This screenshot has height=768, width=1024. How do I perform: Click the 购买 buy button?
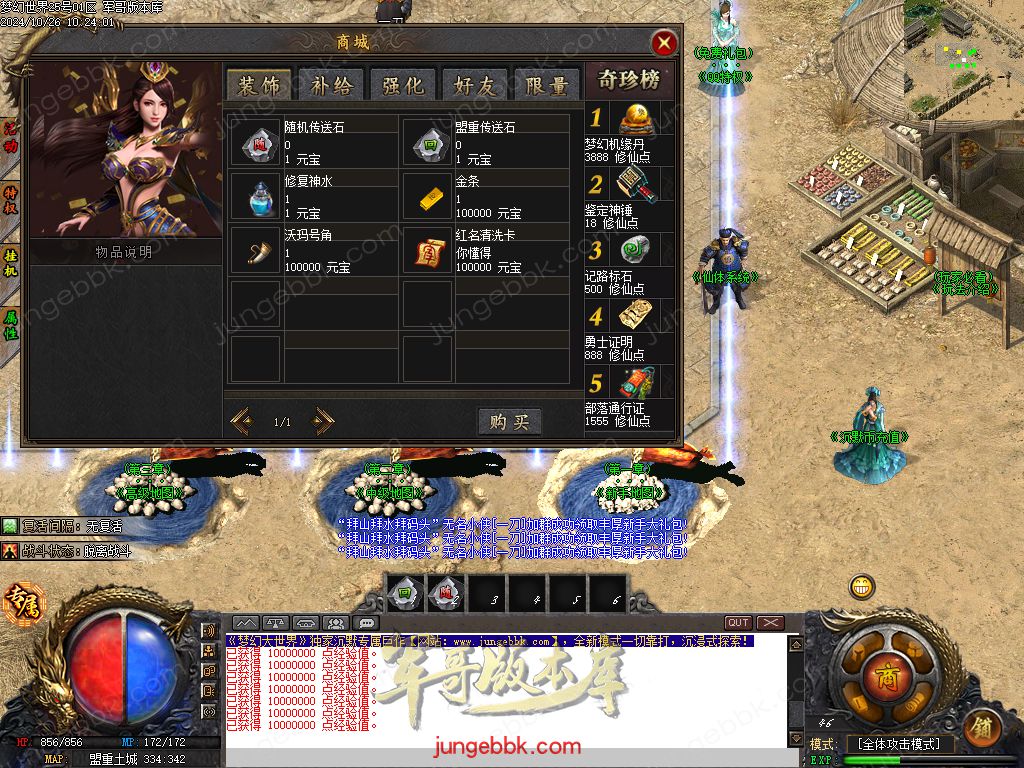click(x=509, y=421)
